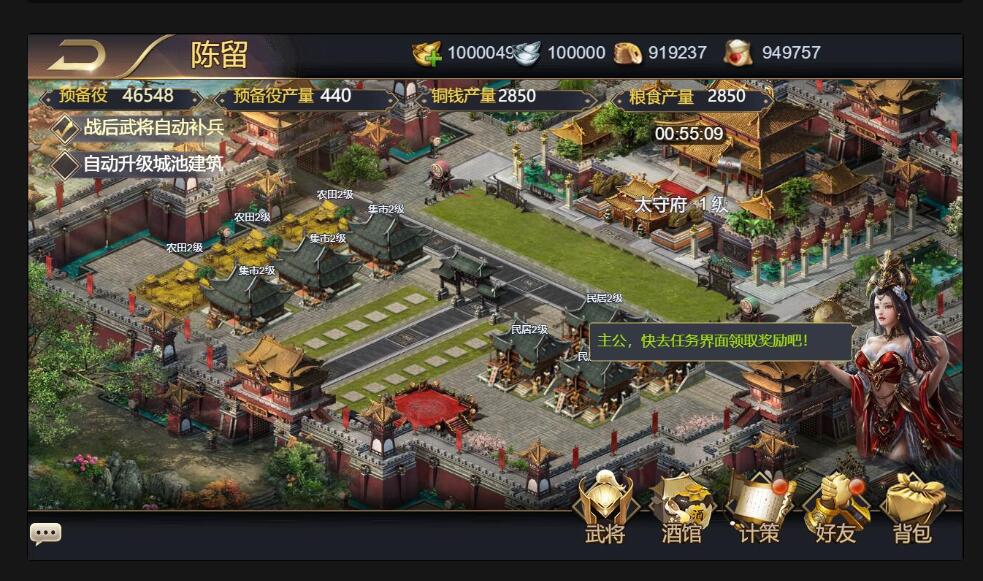This screenshot has width=983, height=581.
Task: Open the 背包 backpack
Action: point(912,508)
